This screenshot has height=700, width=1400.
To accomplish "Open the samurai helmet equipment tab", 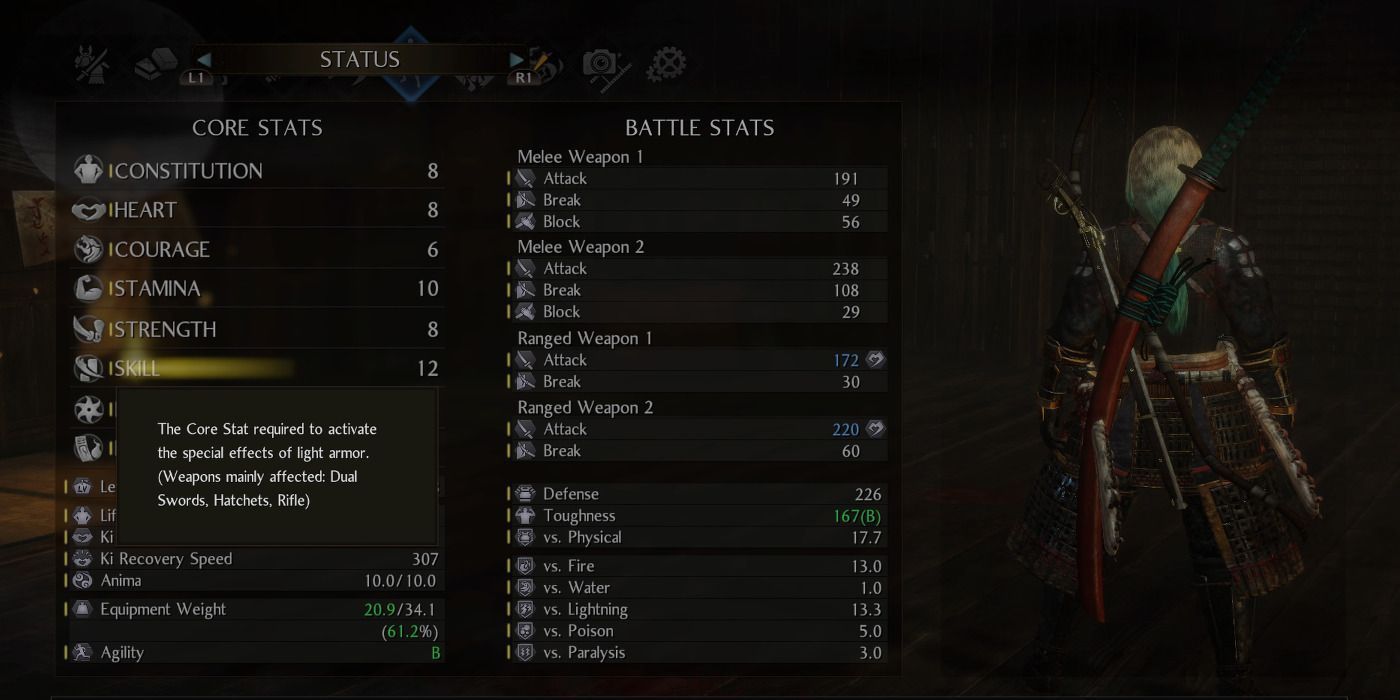I will (x=92, y=64).
